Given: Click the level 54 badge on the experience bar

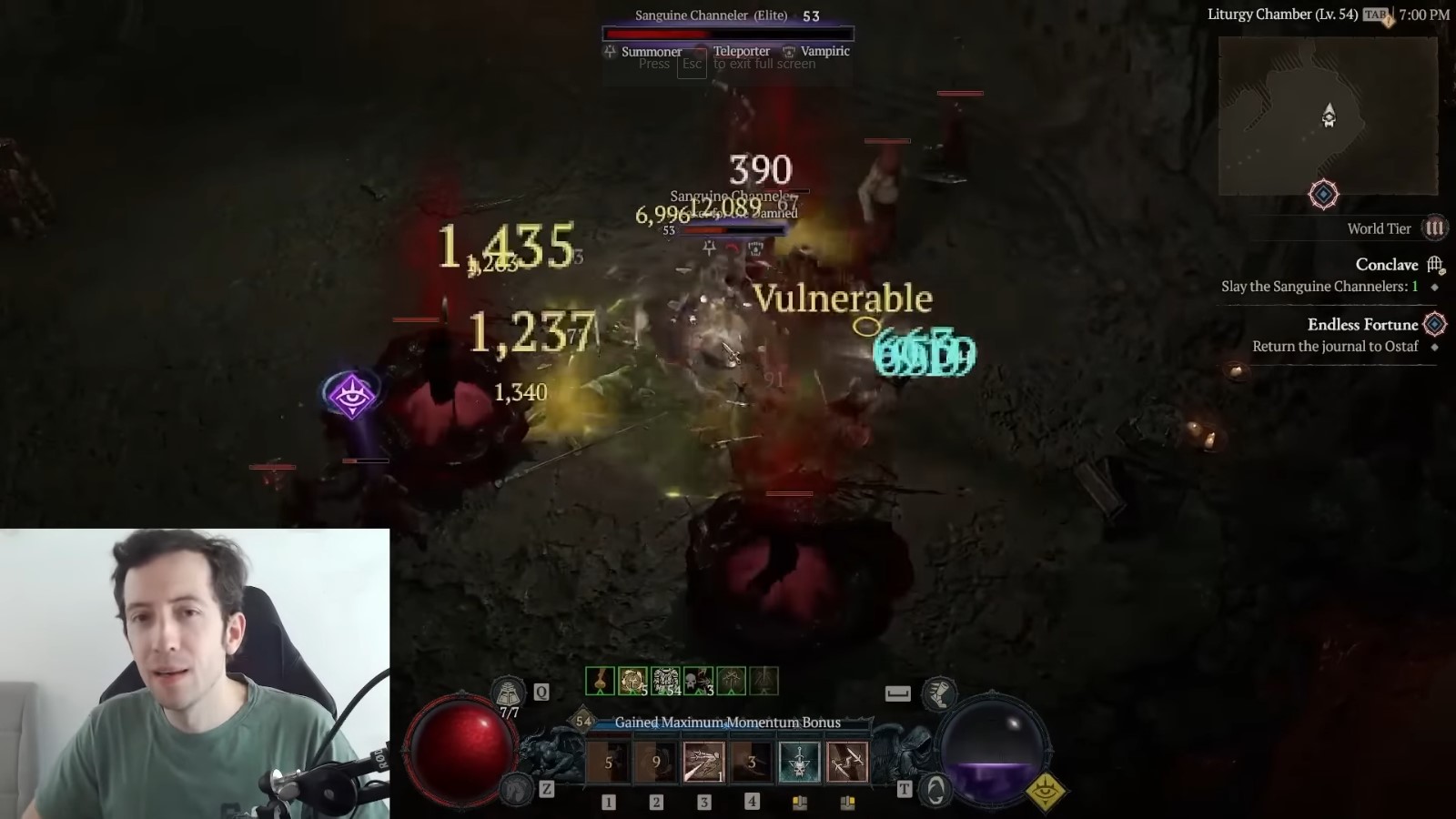Looking at the screenshot, I should (x=582, y=722).
